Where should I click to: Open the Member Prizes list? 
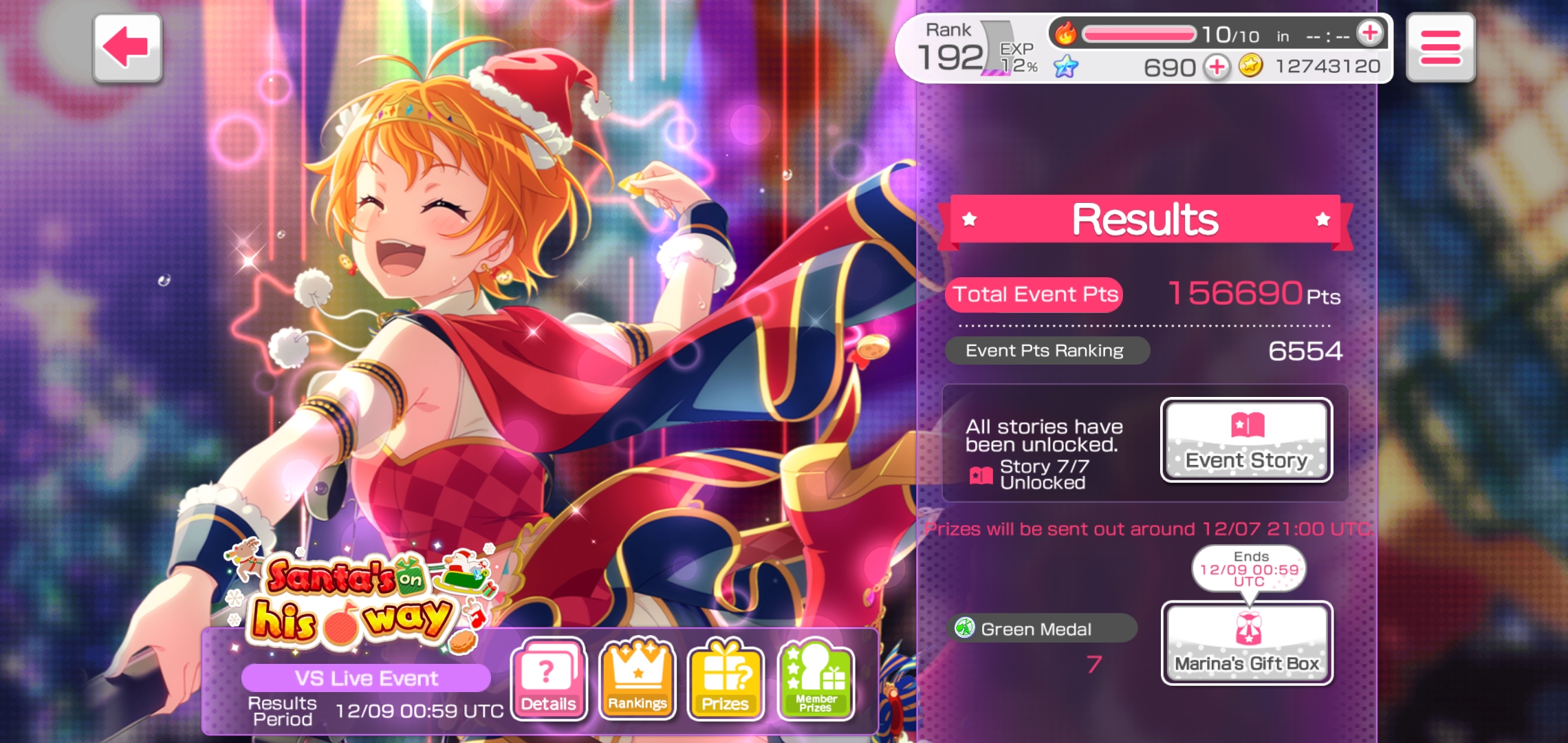(x=816, y=679)
